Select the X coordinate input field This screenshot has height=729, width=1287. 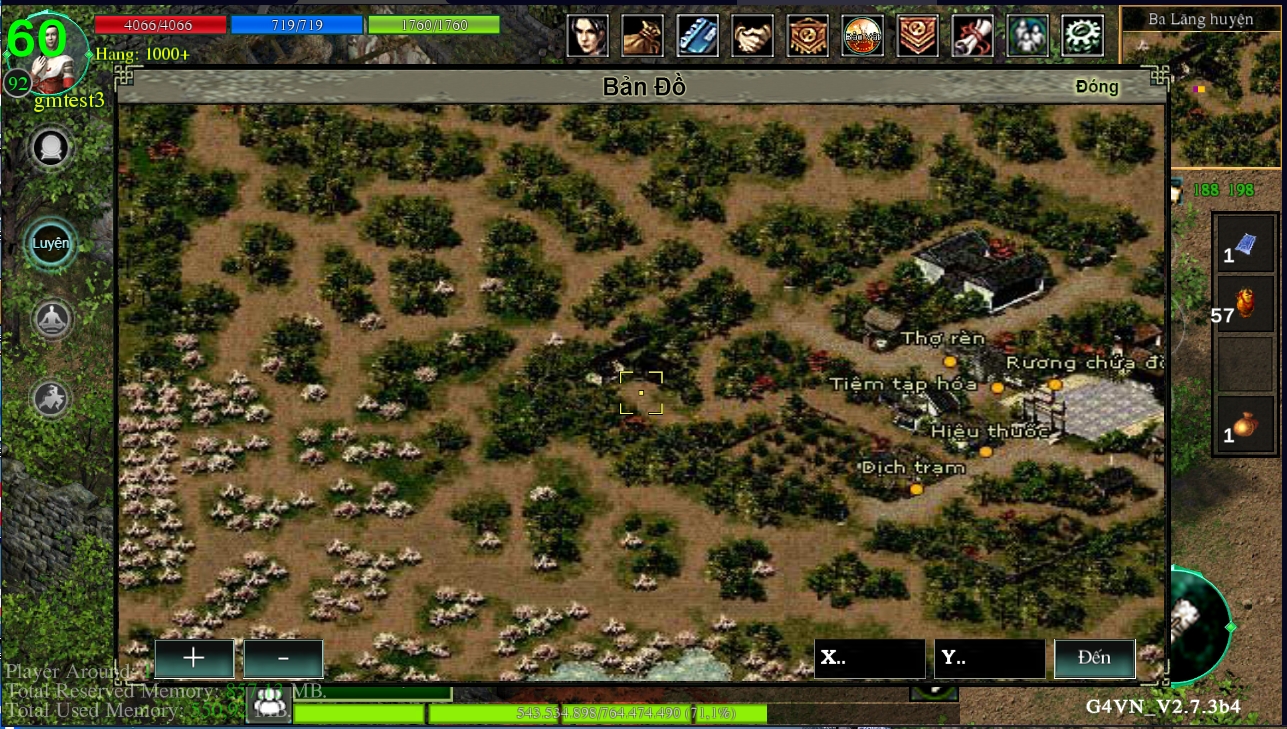coord(869,659)
